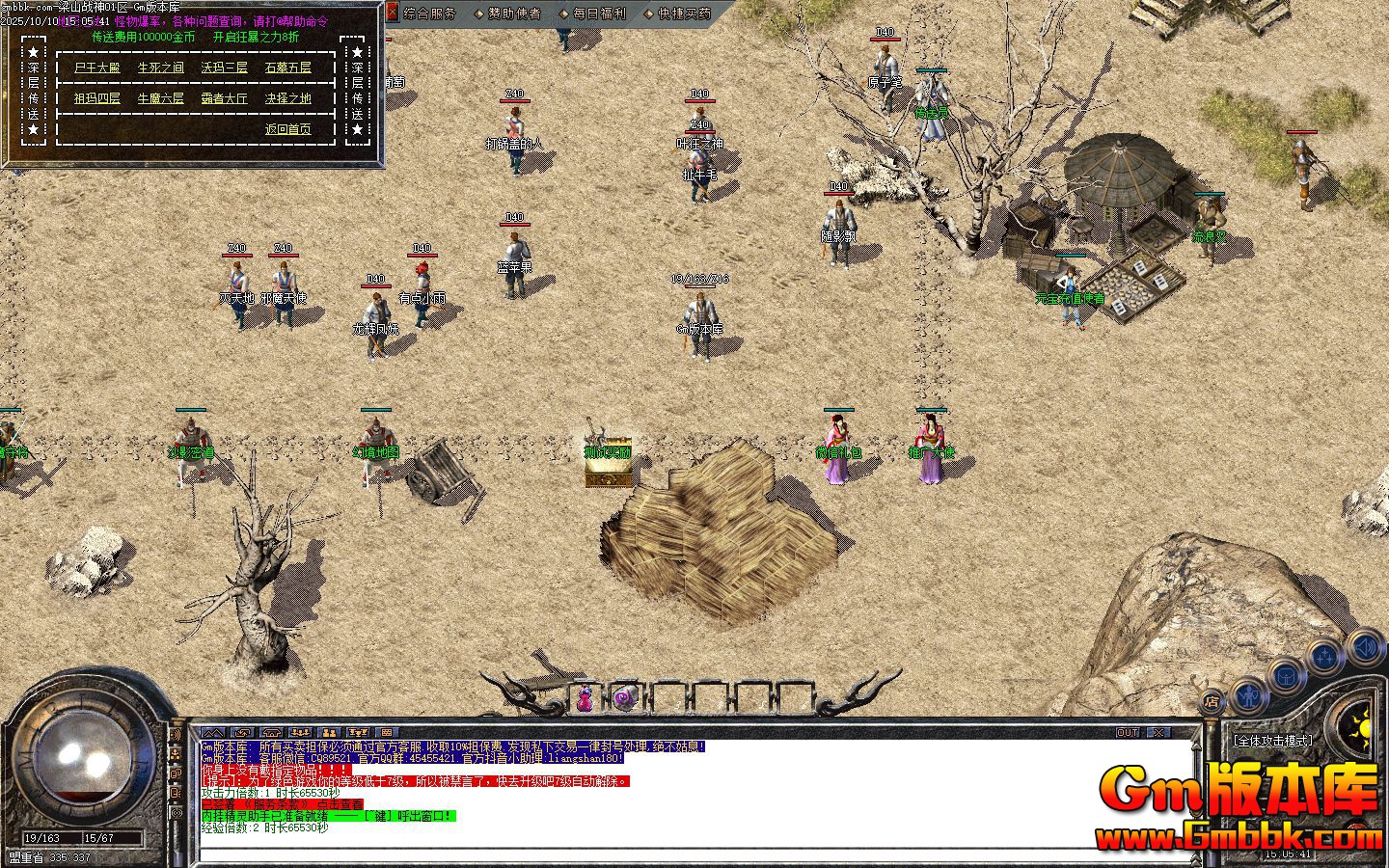1389x868 pixels.
Task: Teleport to 巴王大殿
Action: point(97,68)
